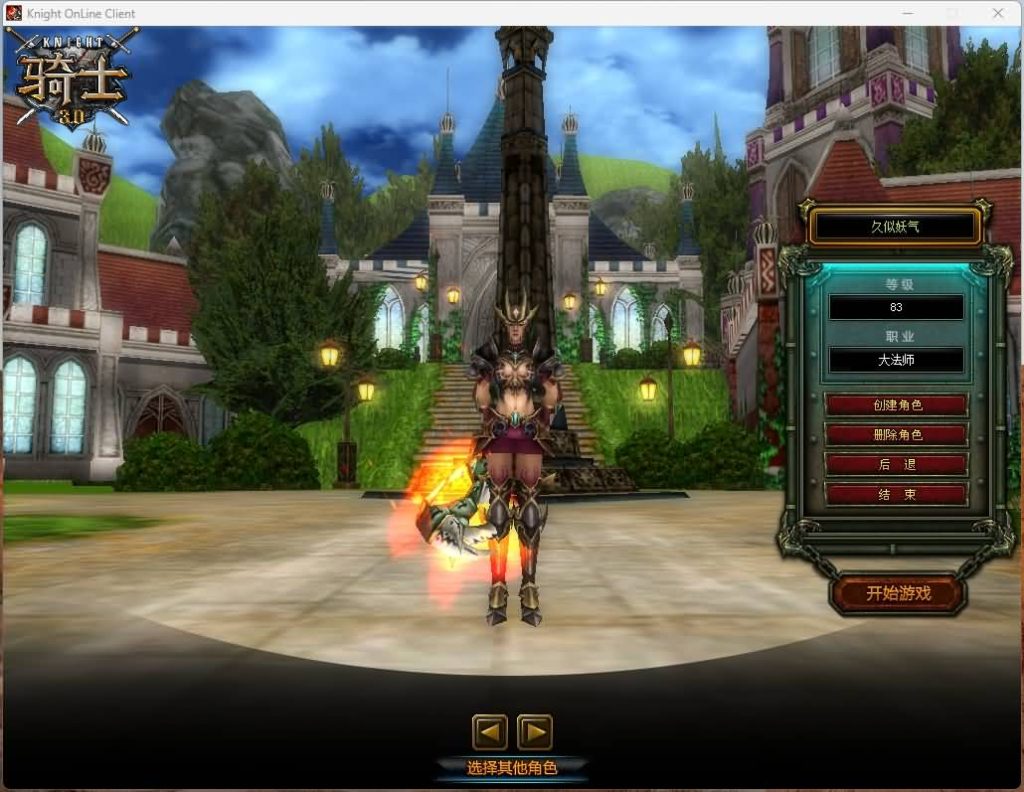Show the previous character with left arrow
The height and width of the screenshot is (792, 1024).
(490, 733)
